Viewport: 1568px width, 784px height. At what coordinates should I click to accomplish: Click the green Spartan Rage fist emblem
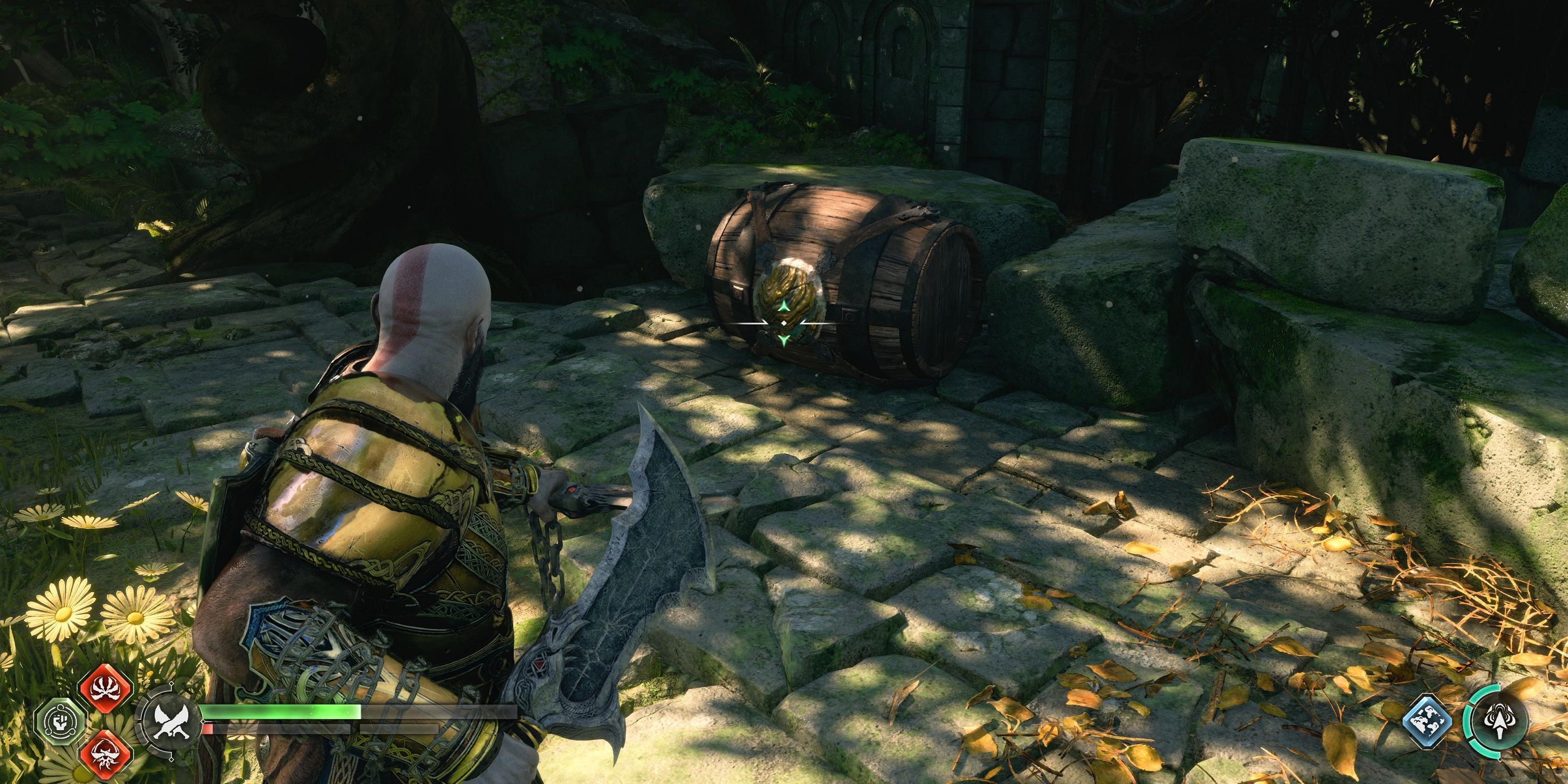click(62, 721)
